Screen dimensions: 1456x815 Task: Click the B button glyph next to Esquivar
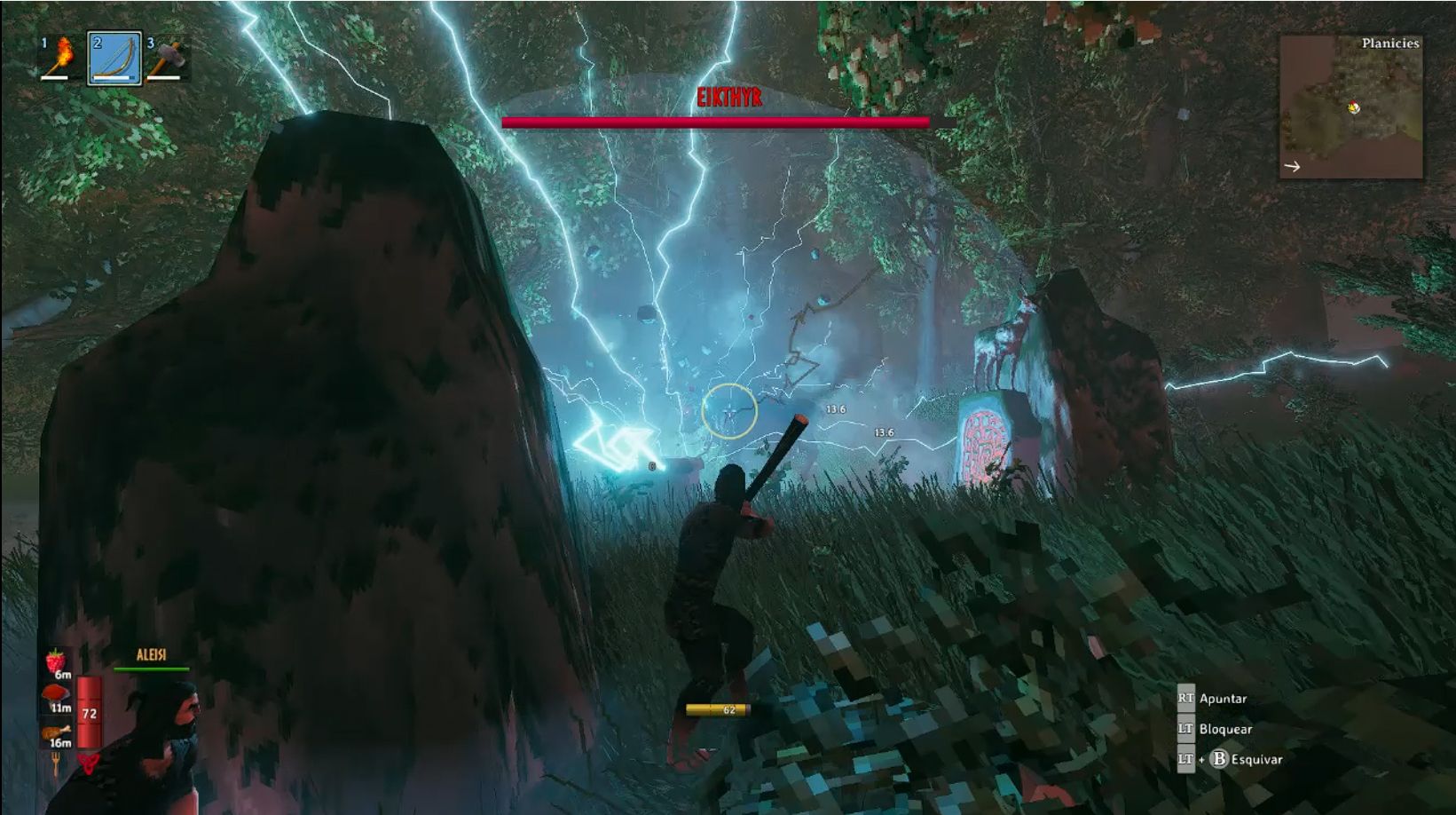tap(1221, 760)
